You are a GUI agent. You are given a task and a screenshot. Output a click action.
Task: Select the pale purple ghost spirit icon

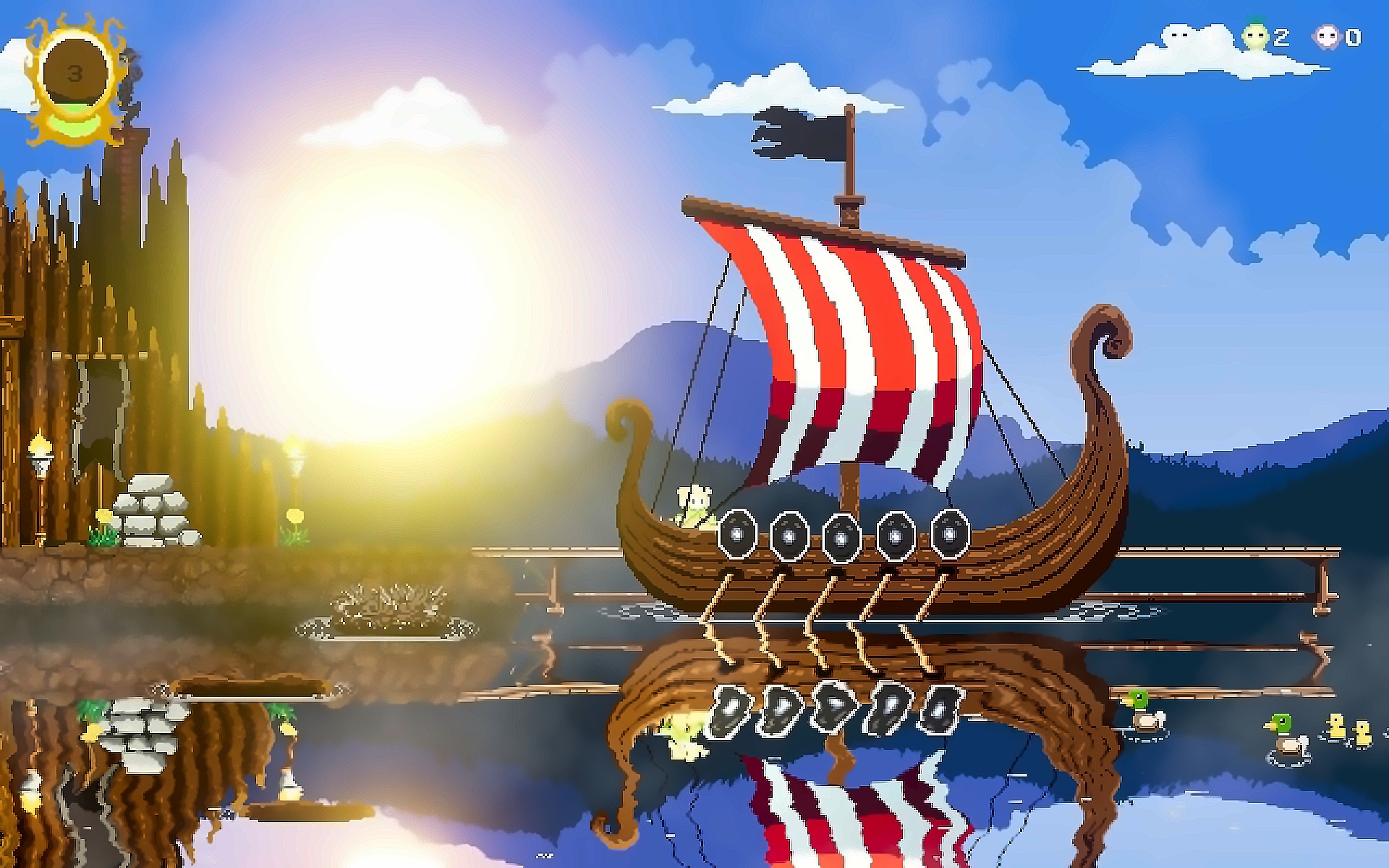tap(1327, 38)
